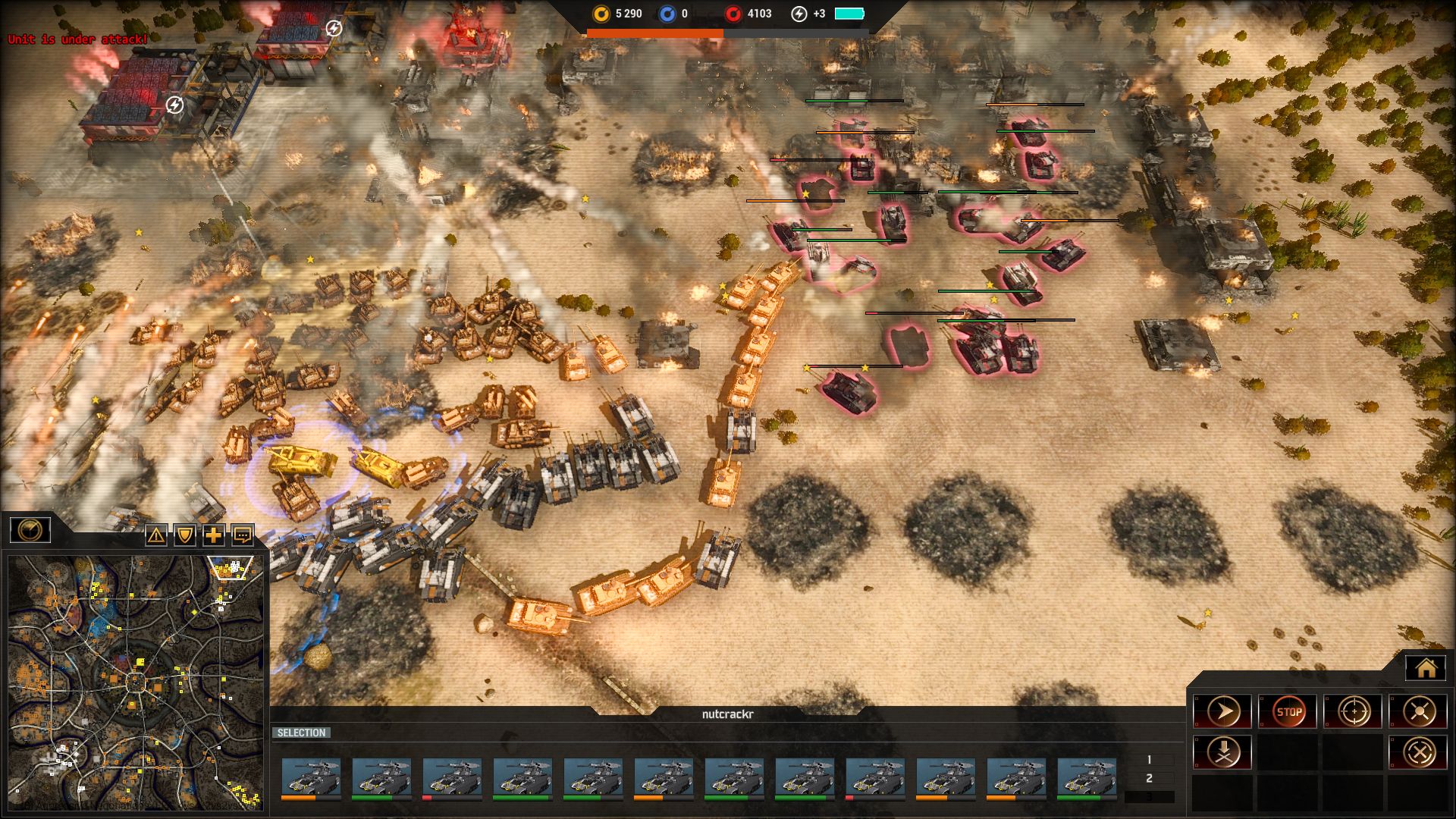Switch to selection page 2
Screen dimensions: 1456x819
[x=1149, y=778]
